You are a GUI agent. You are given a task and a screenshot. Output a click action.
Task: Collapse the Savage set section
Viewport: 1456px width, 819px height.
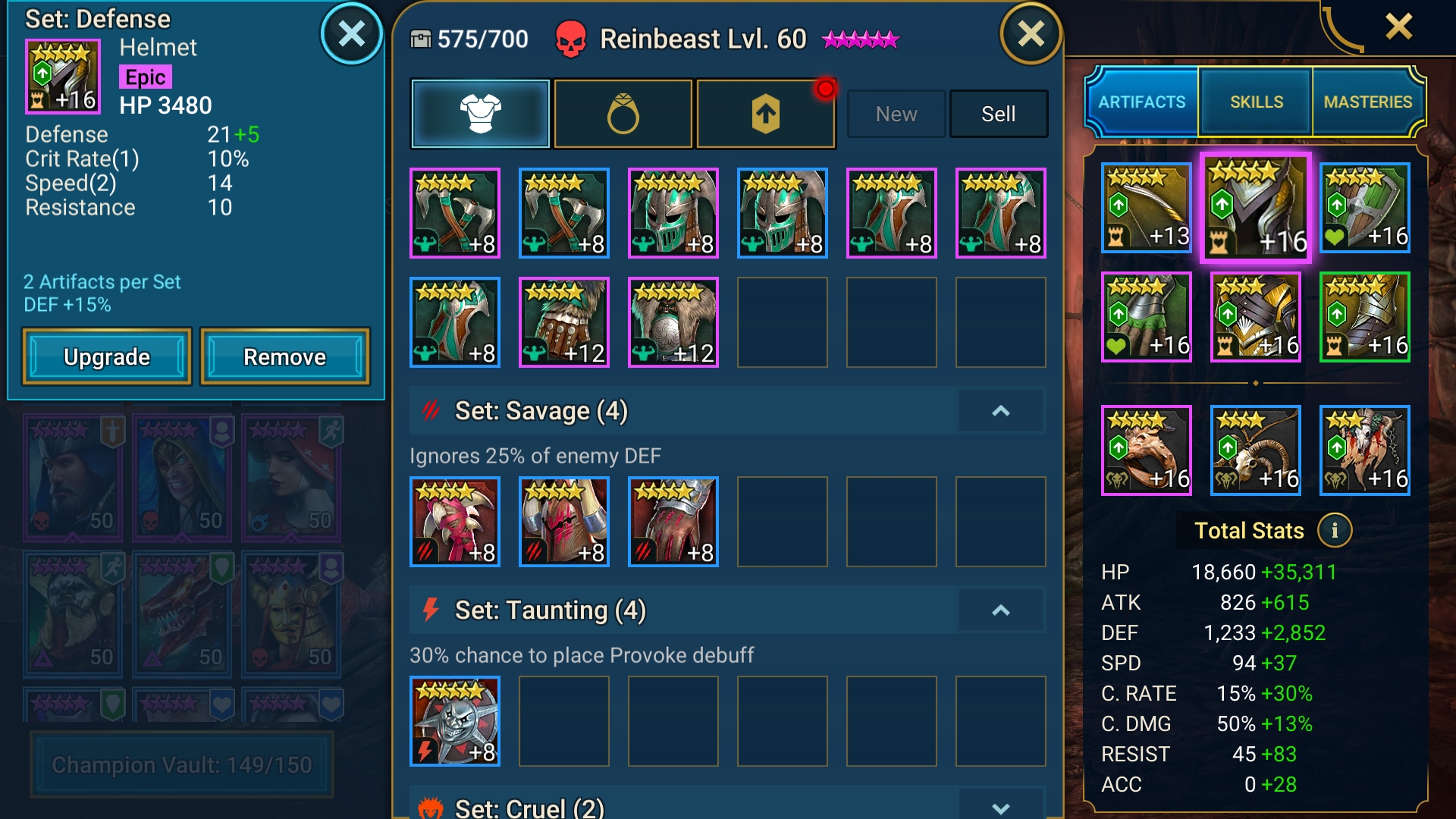point(1001,411)
